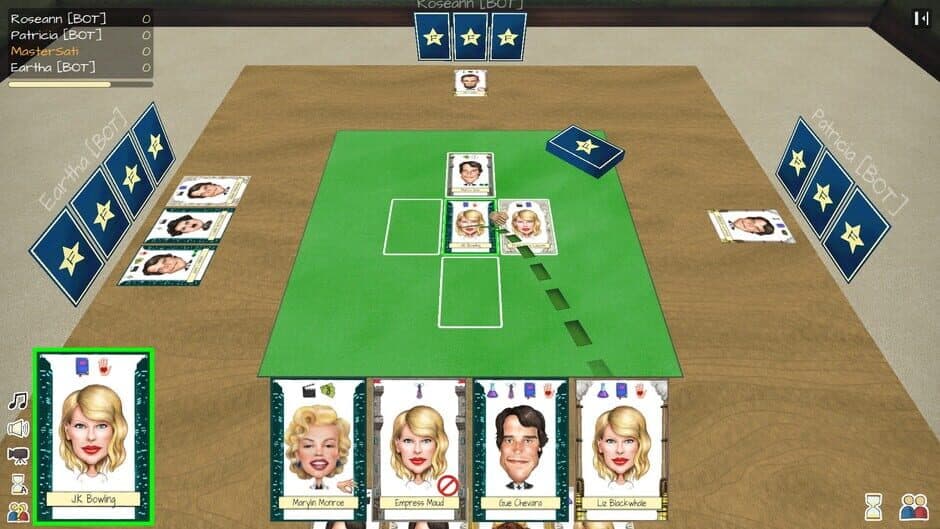
Task: Draw from the blue star deck
Action: pyautogui.click(x=586, y=150)
